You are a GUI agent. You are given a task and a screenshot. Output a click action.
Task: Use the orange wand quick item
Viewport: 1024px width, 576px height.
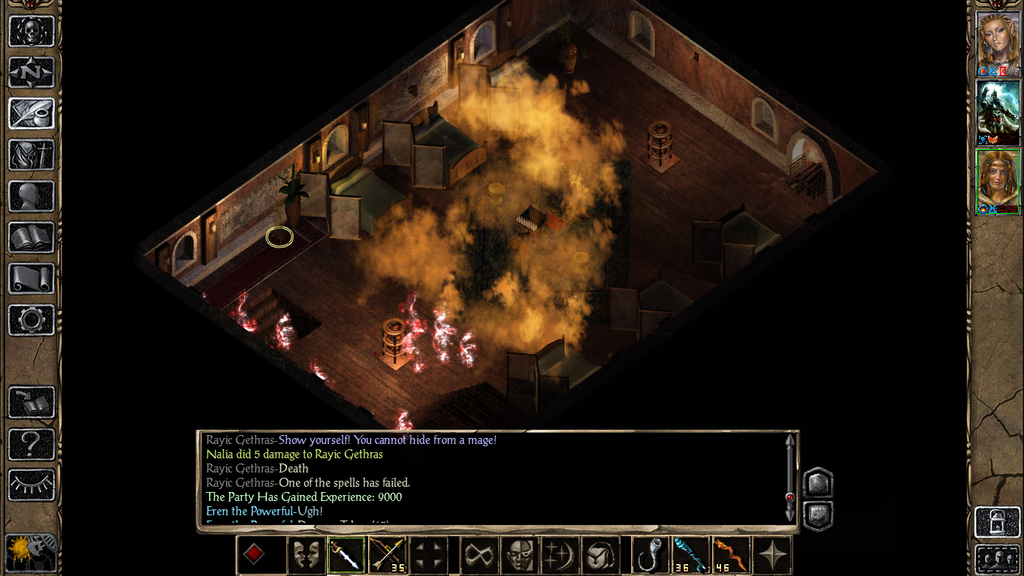click(x=728, y=555)
